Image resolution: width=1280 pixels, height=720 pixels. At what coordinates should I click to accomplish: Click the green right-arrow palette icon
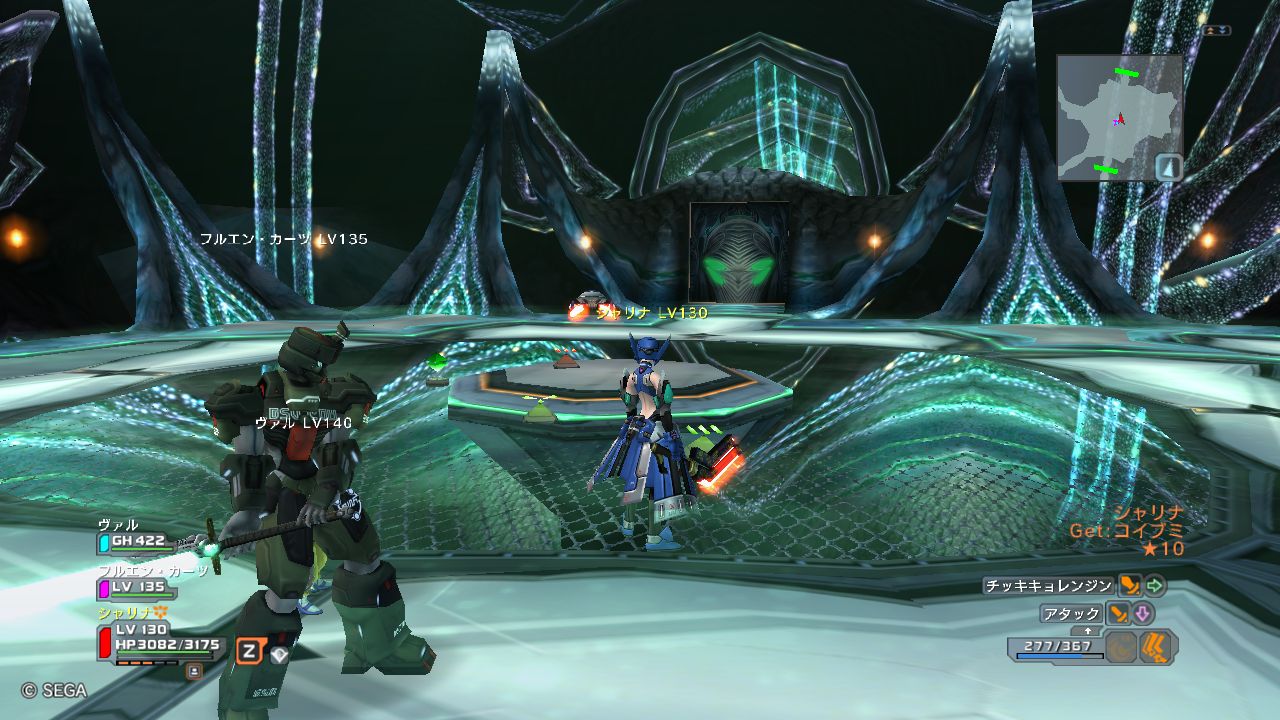tap(1155, 586)
